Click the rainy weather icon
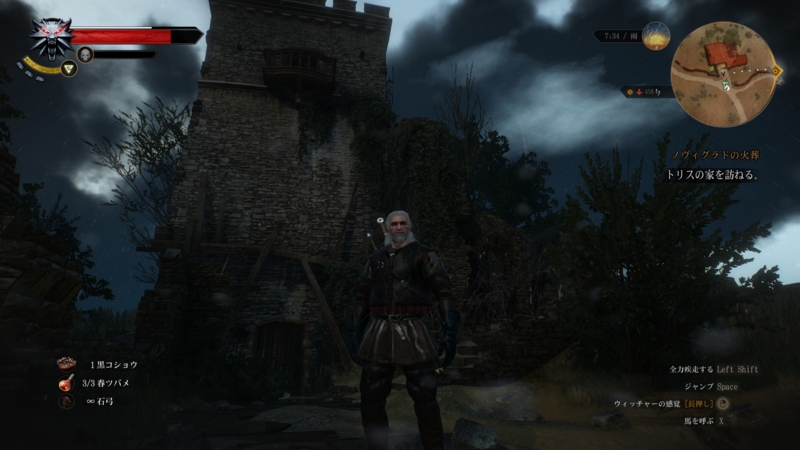This screenshot has width=800, height=450. [657, 37]
